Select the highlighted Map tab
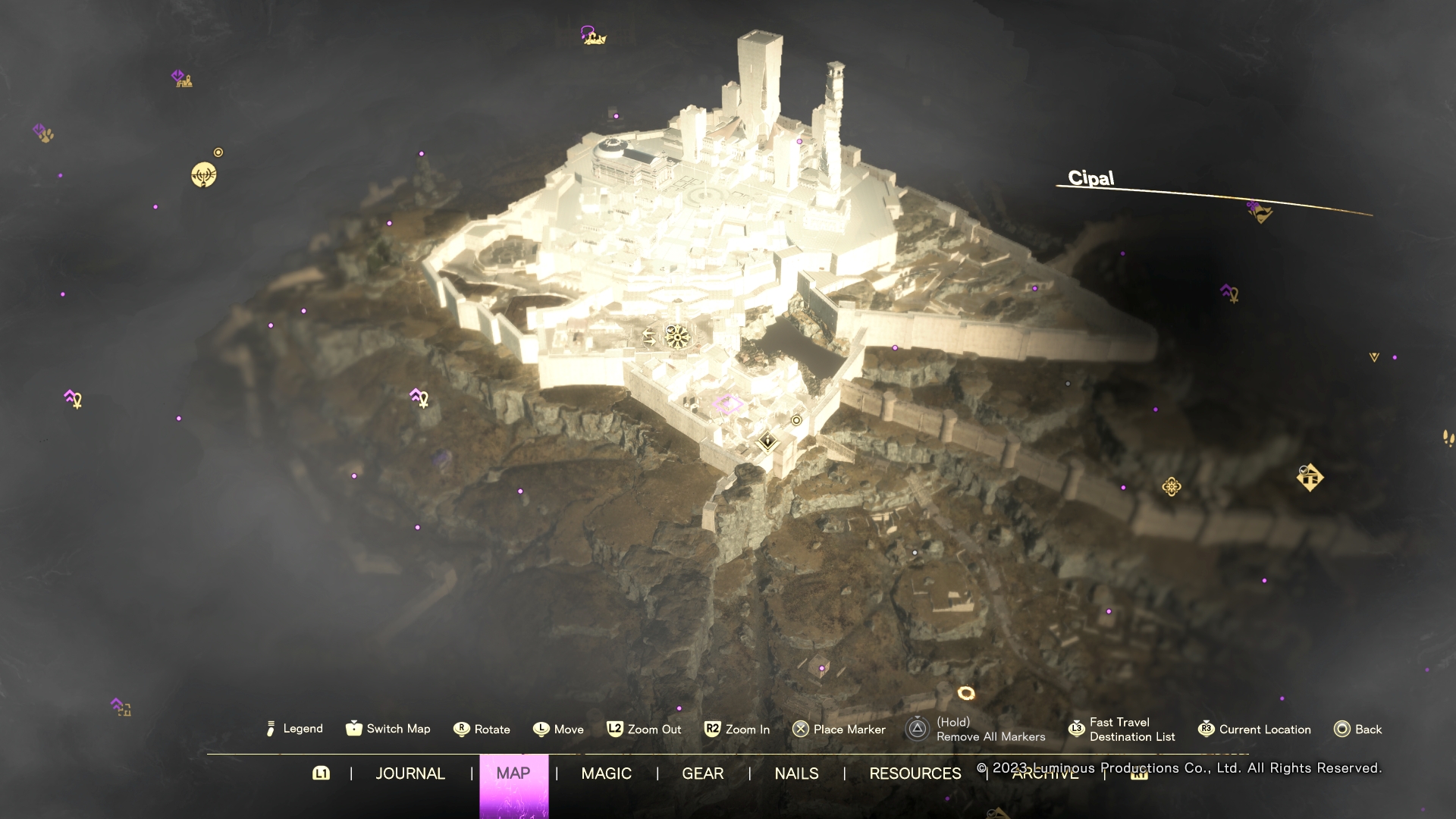Image resolution: width=1456 pixels, height=819 pixels. tap(513, 773)
